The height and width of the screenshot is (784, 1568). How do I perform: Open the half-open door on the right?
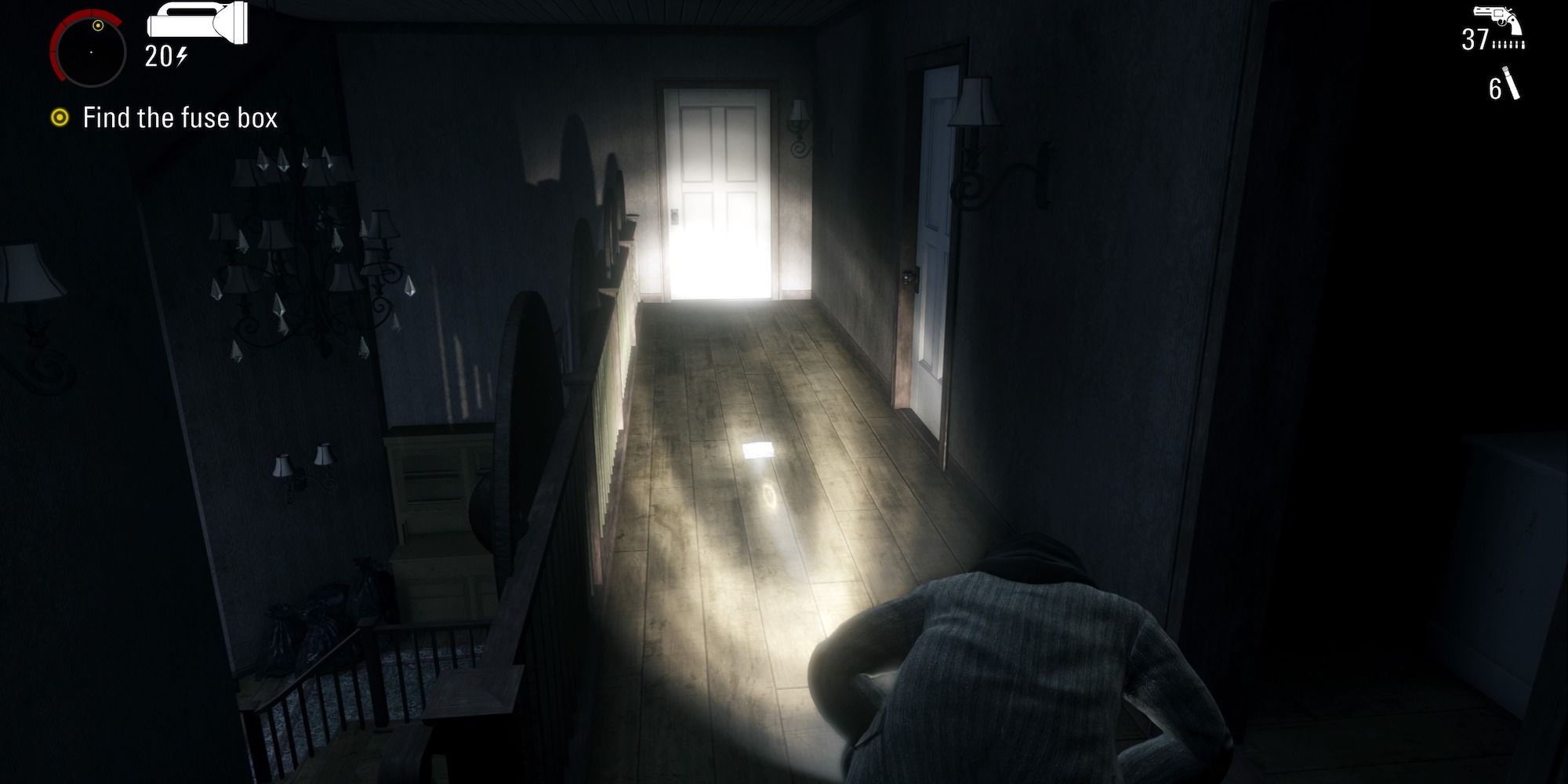pos(937,235)
